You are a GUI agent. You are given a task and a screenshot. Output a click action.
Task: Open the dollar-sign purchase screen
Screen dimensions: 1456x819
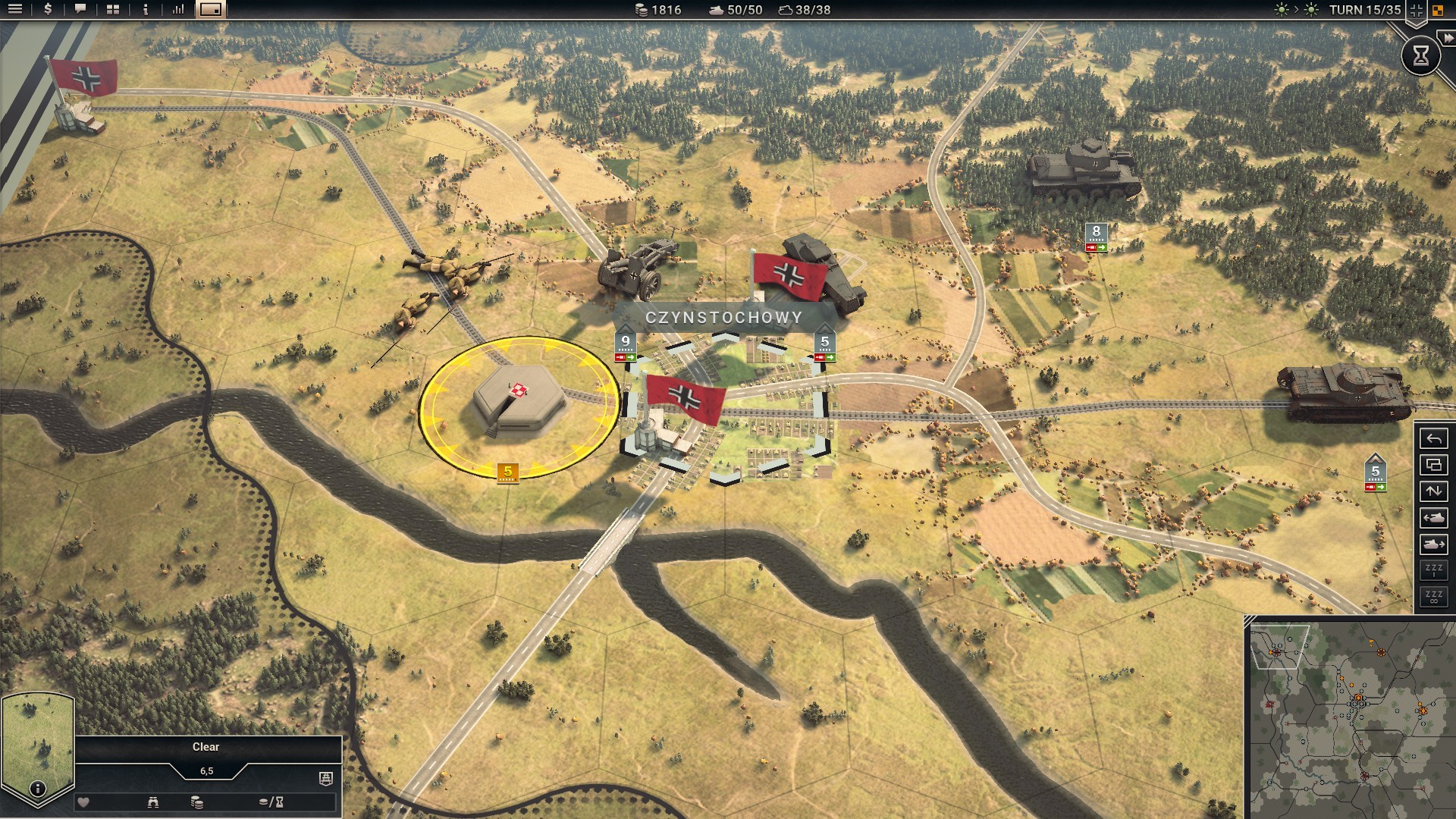48,10
